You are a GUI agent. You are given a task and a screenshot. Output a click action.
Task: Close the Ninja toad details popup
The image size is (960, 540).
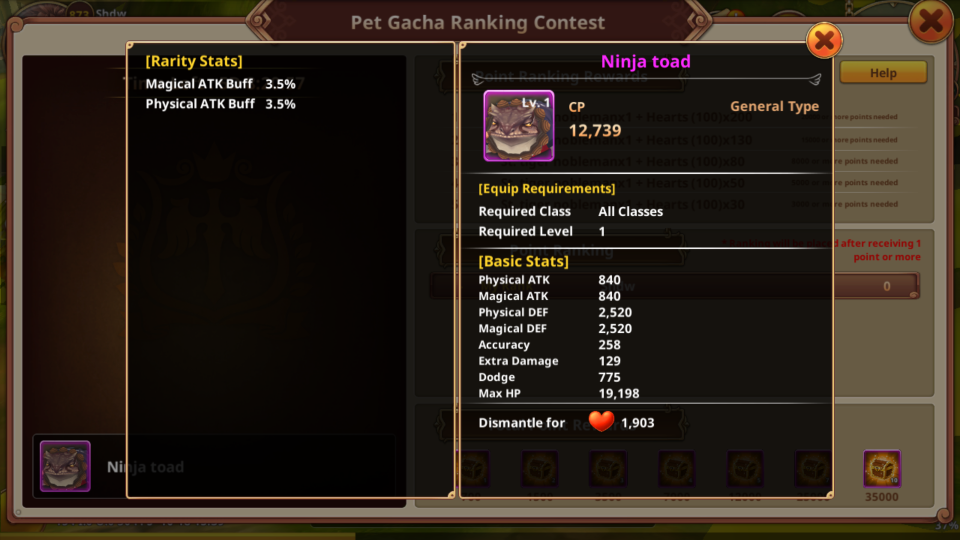[x=824, y=41]
